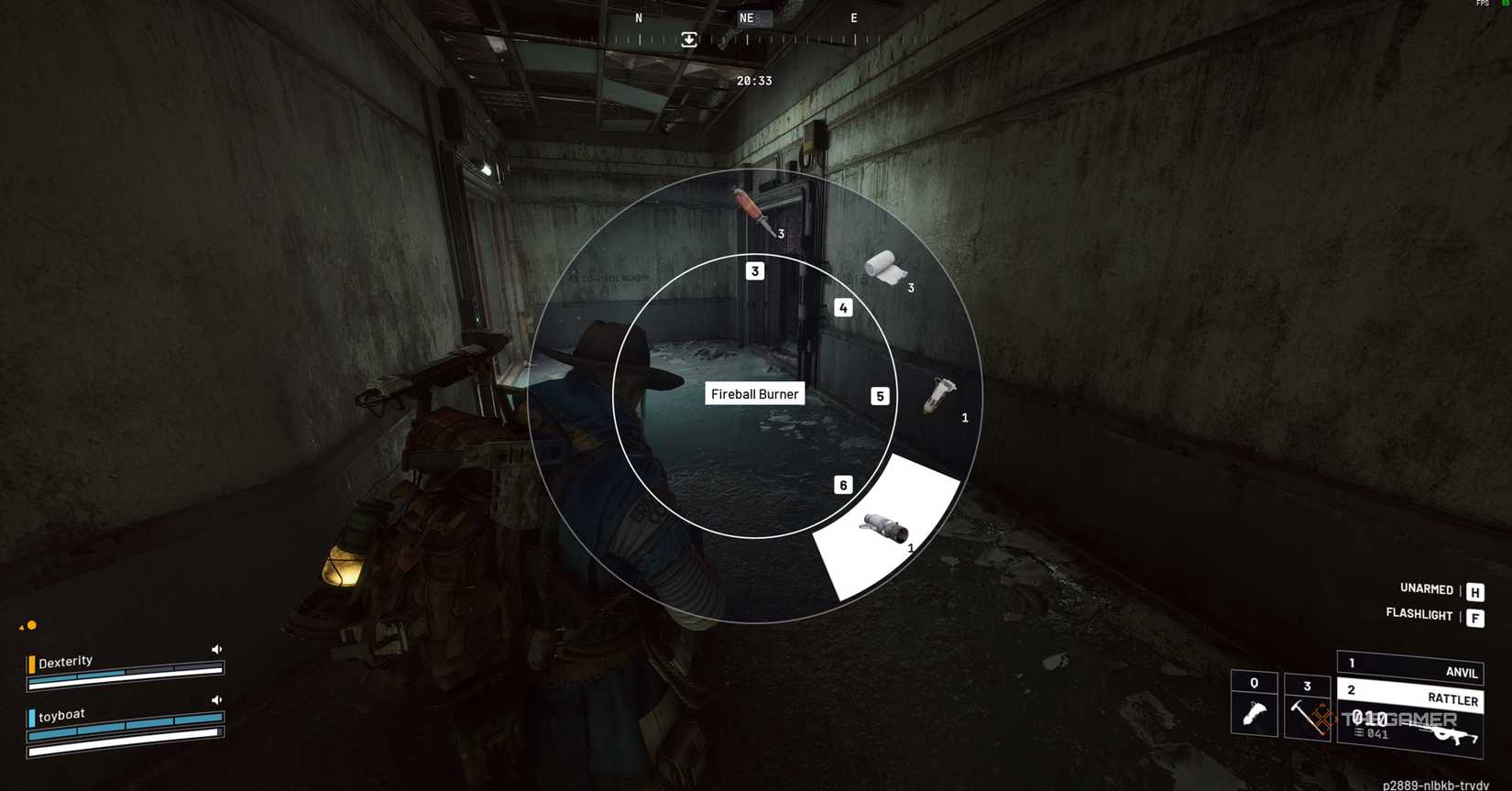Click the compass waypoint marker at top

tap(687, 39)
